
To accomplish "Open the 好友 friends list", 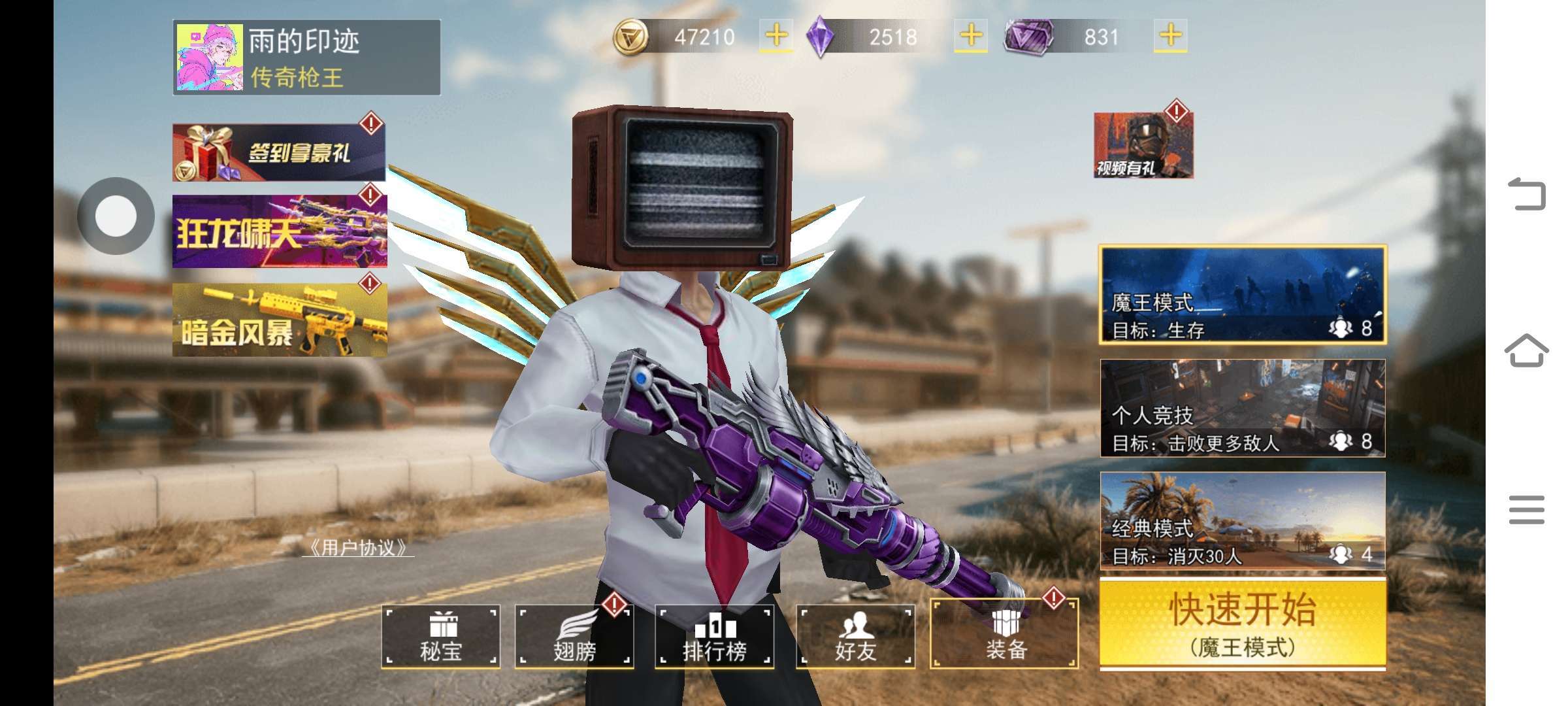I will coord(855,637).
